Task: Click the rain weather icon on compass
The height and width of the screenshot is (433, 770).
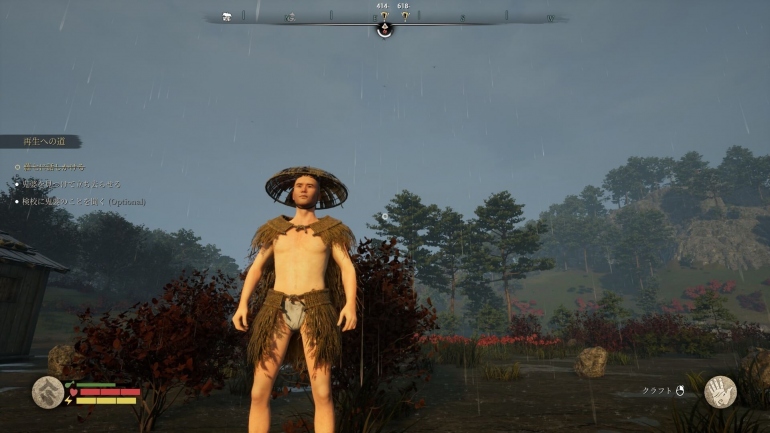Action: (x=227, y=17)
